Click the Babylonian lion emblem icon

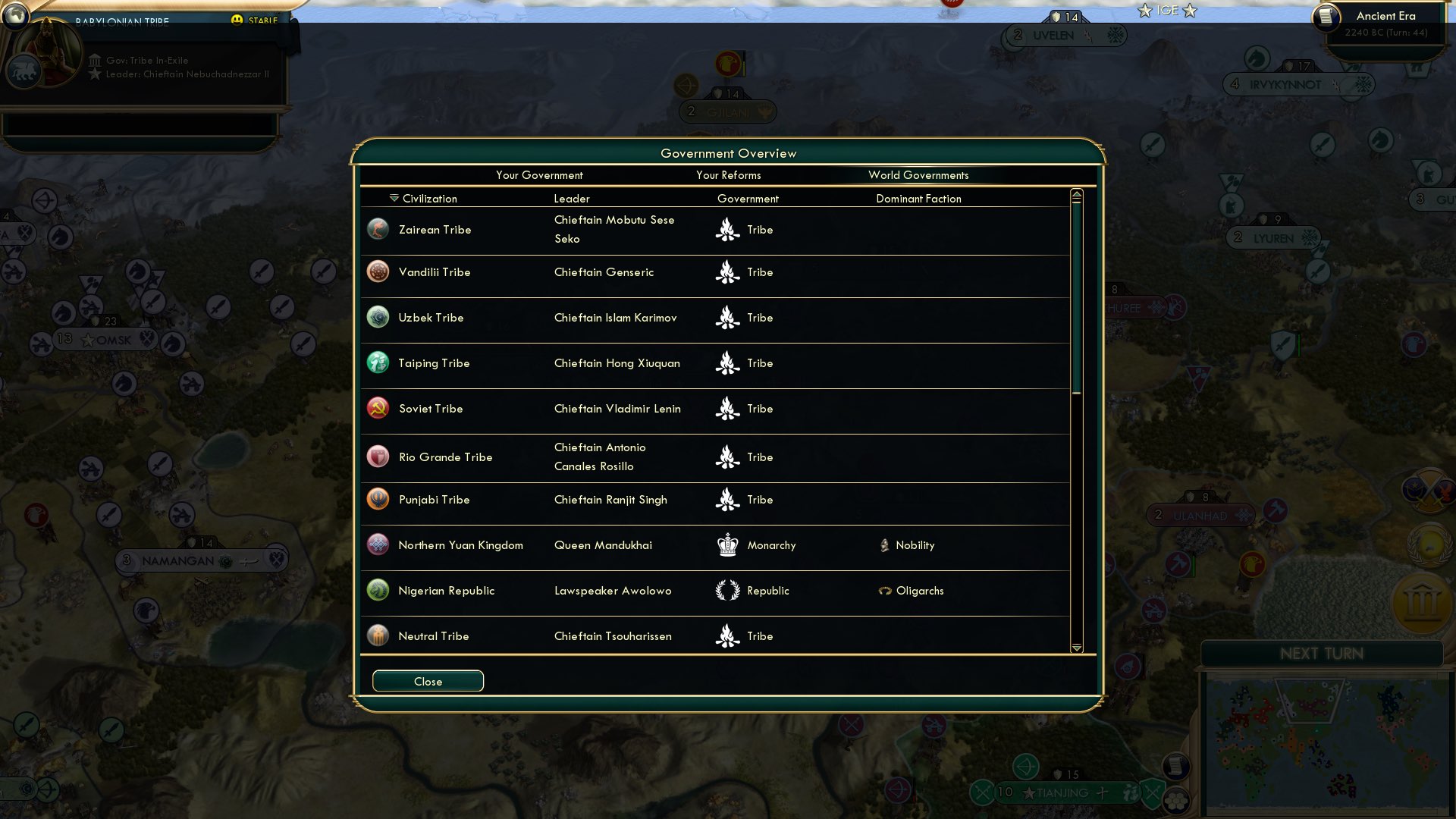25,69
